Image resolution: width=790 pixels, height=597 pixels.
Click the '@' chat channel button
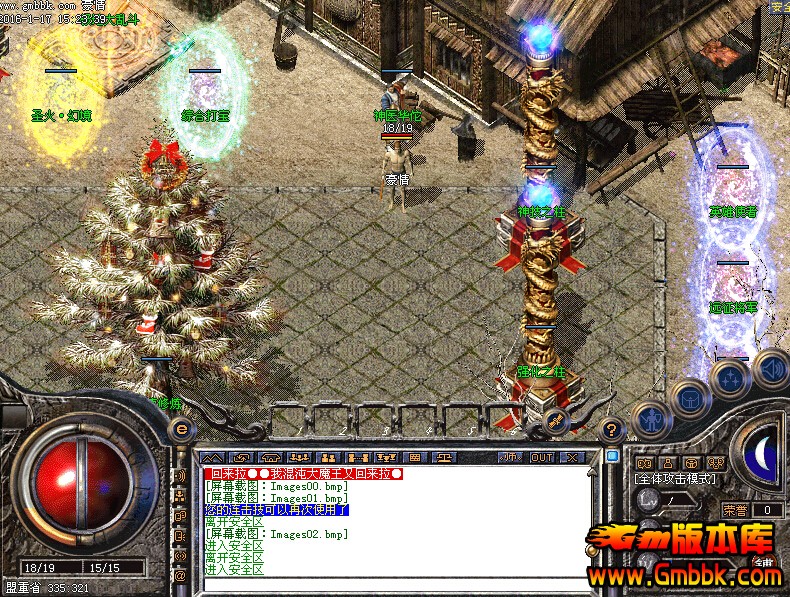[x=181, y=575]
